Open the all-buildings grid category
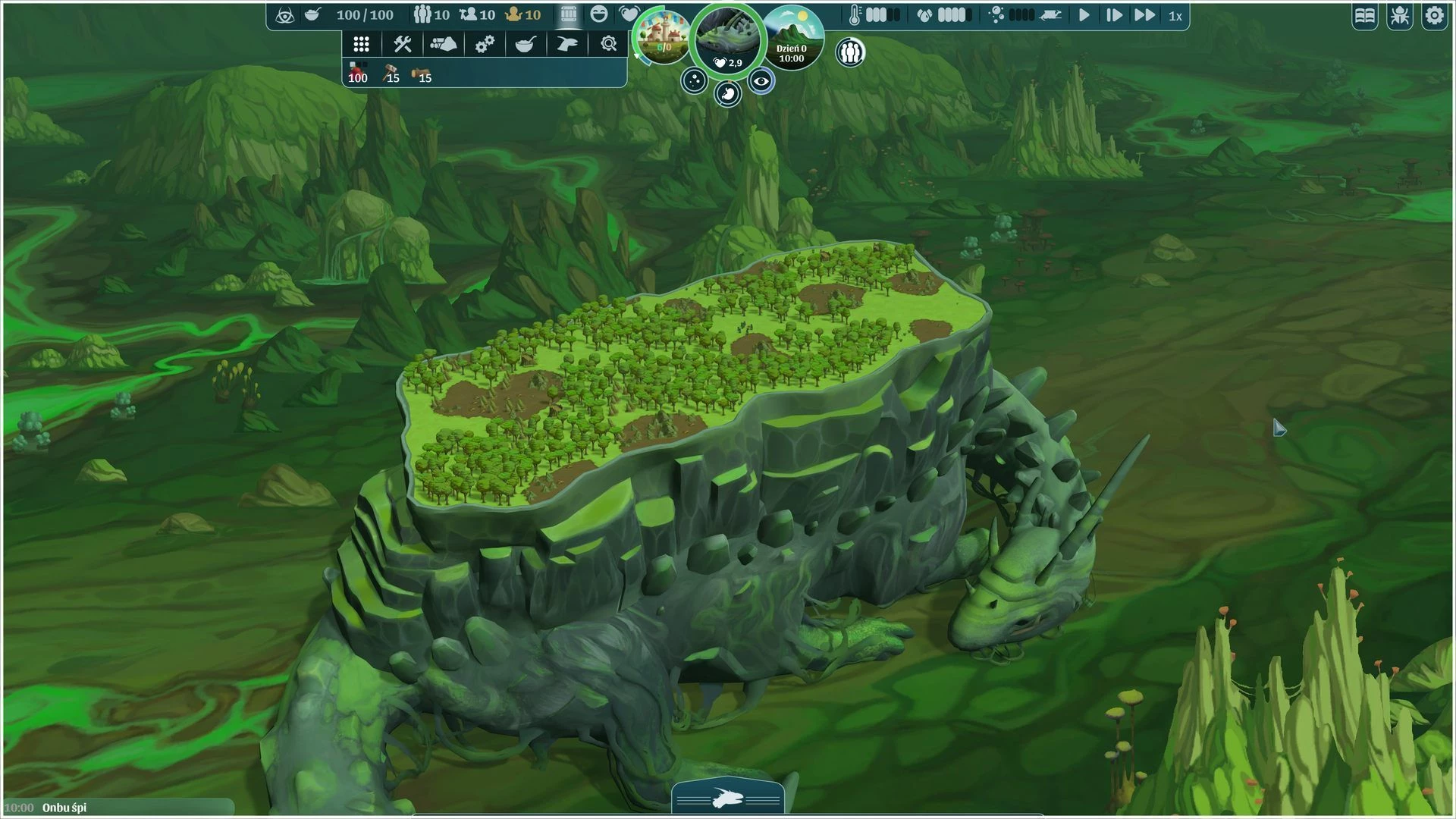The width and height of the screenshot is (1456, 819). (x=361, y=45)
